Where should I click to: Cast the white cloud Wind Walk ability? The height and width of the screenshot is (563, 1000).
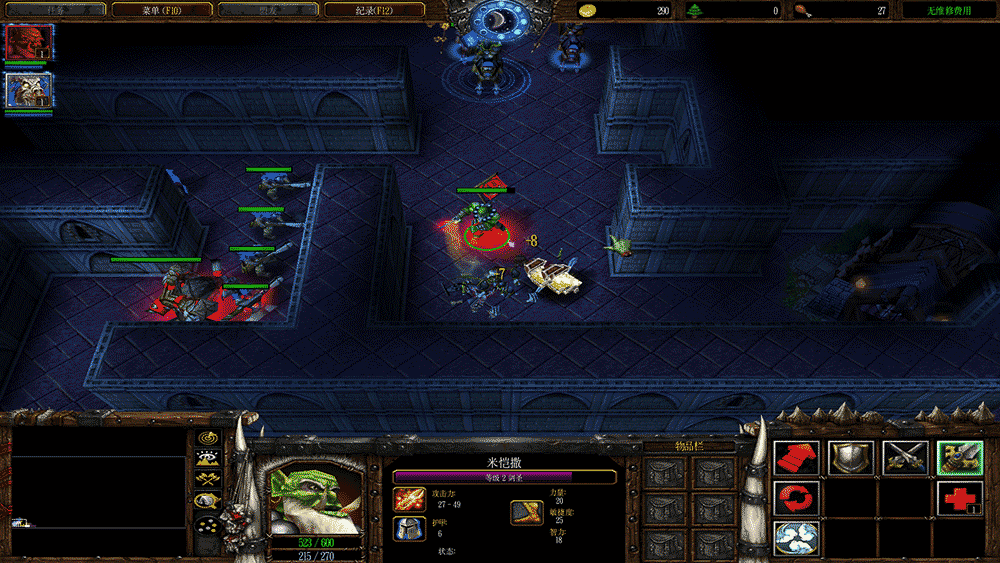click(797, 537)
